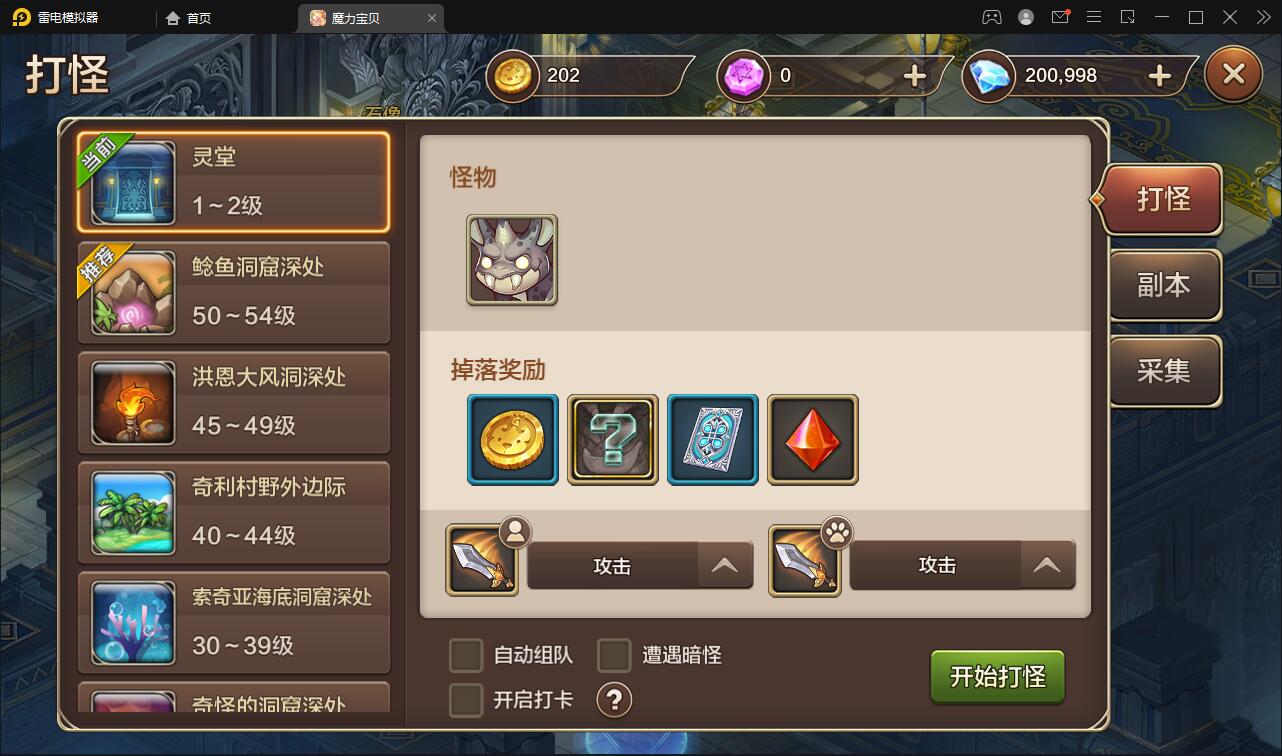Image resolution: width=1282 pixels, height=756 pixels.
Task: Toggle the 开启打卡 checkbox on
Action: (465, 700)
